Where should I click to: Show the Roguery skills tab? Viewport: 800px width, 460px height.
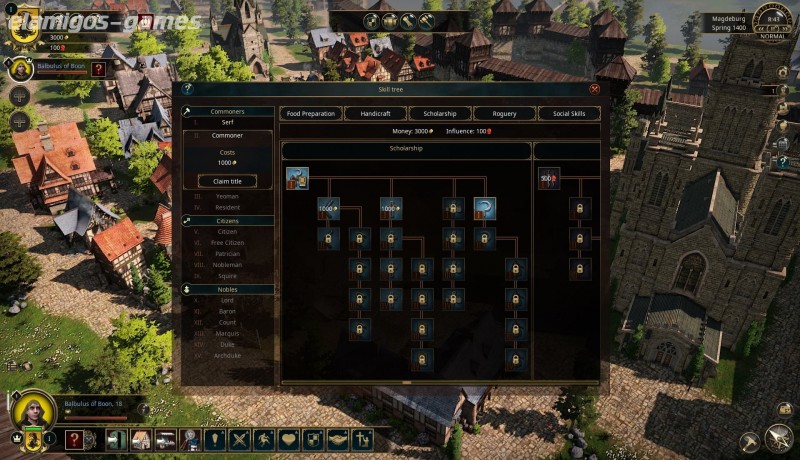click(504, 113)
